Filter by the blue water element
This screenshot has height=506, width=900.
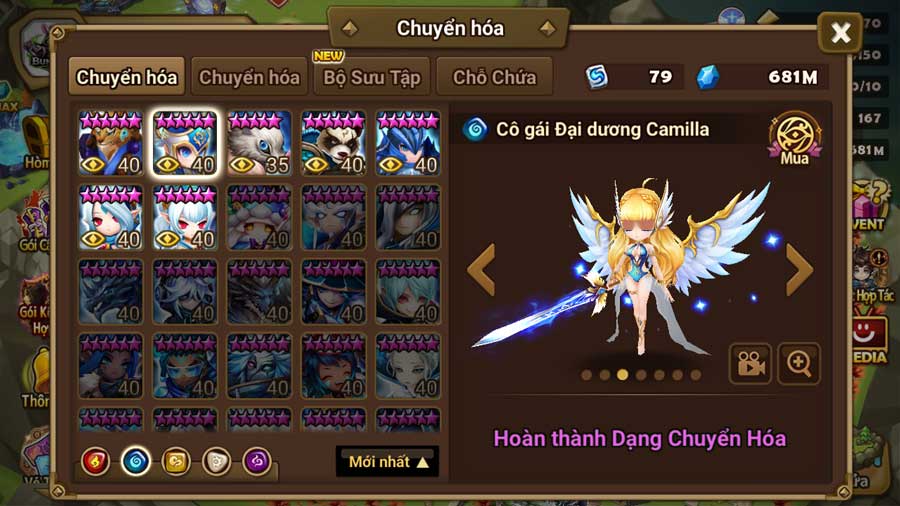point(135,461)
